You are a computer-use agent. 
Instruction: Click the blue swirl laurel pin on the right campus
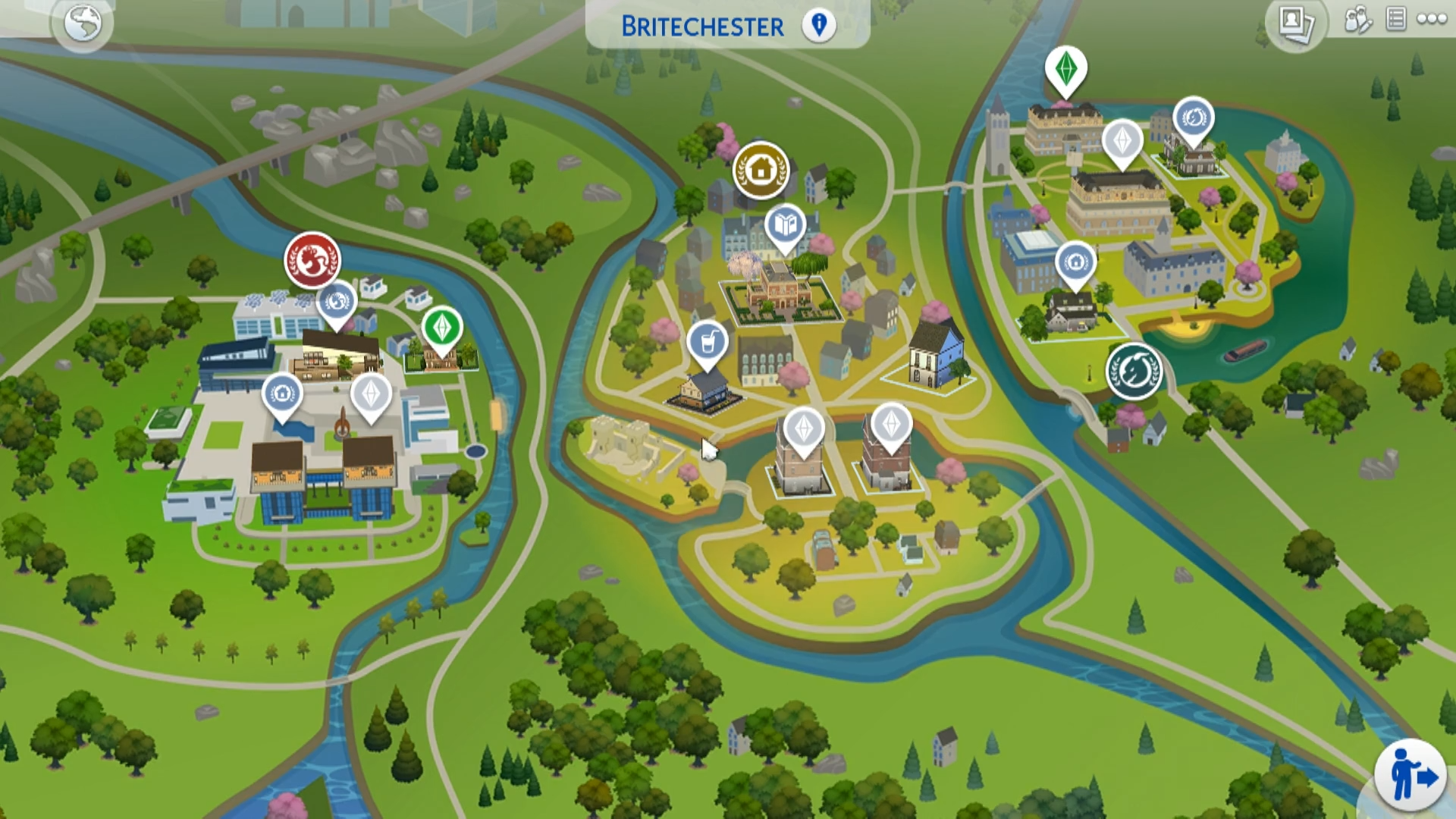(1192, 118)
